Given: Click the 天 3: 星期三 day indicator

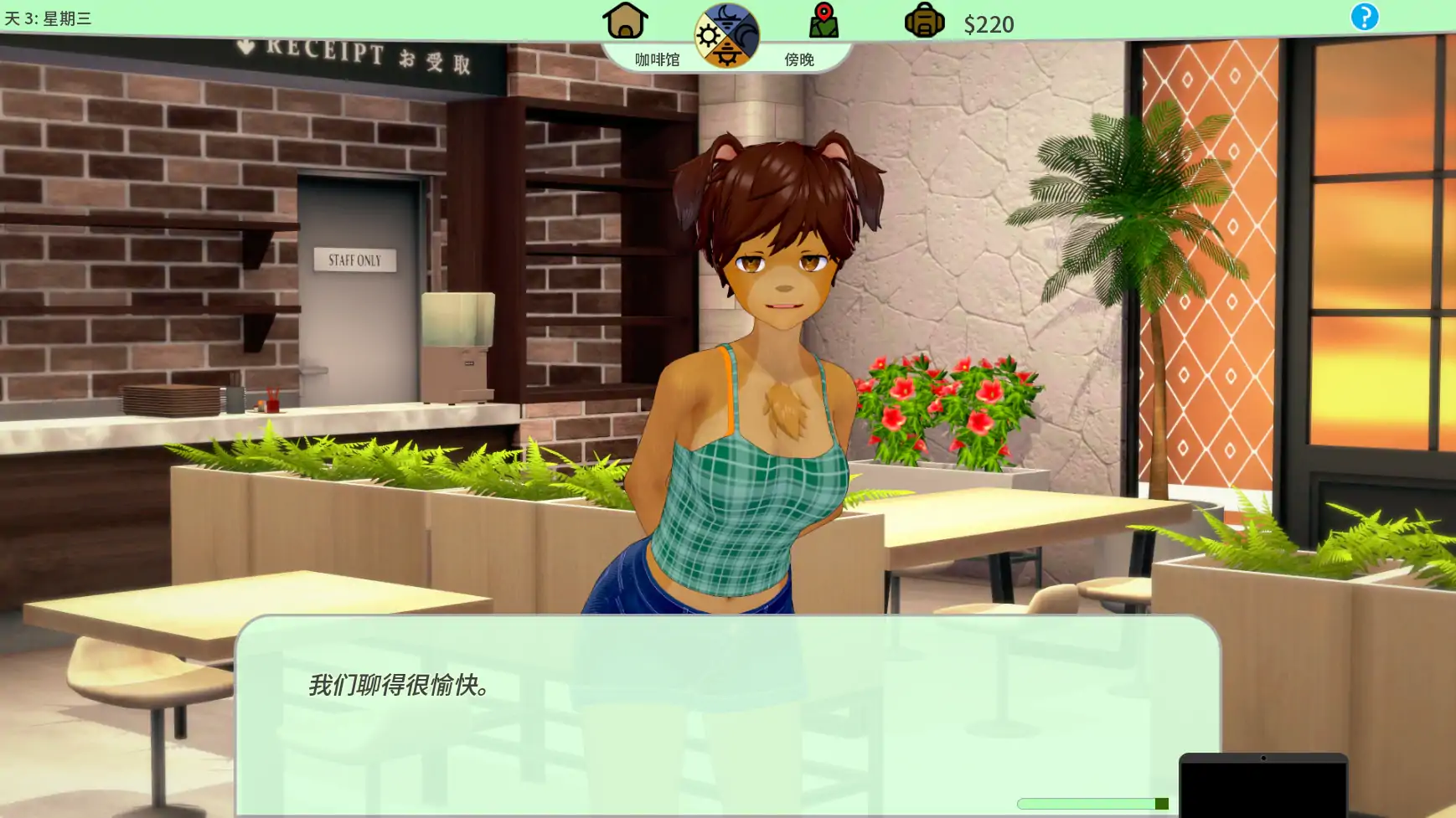Looking at the screenshot, I should pyautogui.click(x=46, y=15).
